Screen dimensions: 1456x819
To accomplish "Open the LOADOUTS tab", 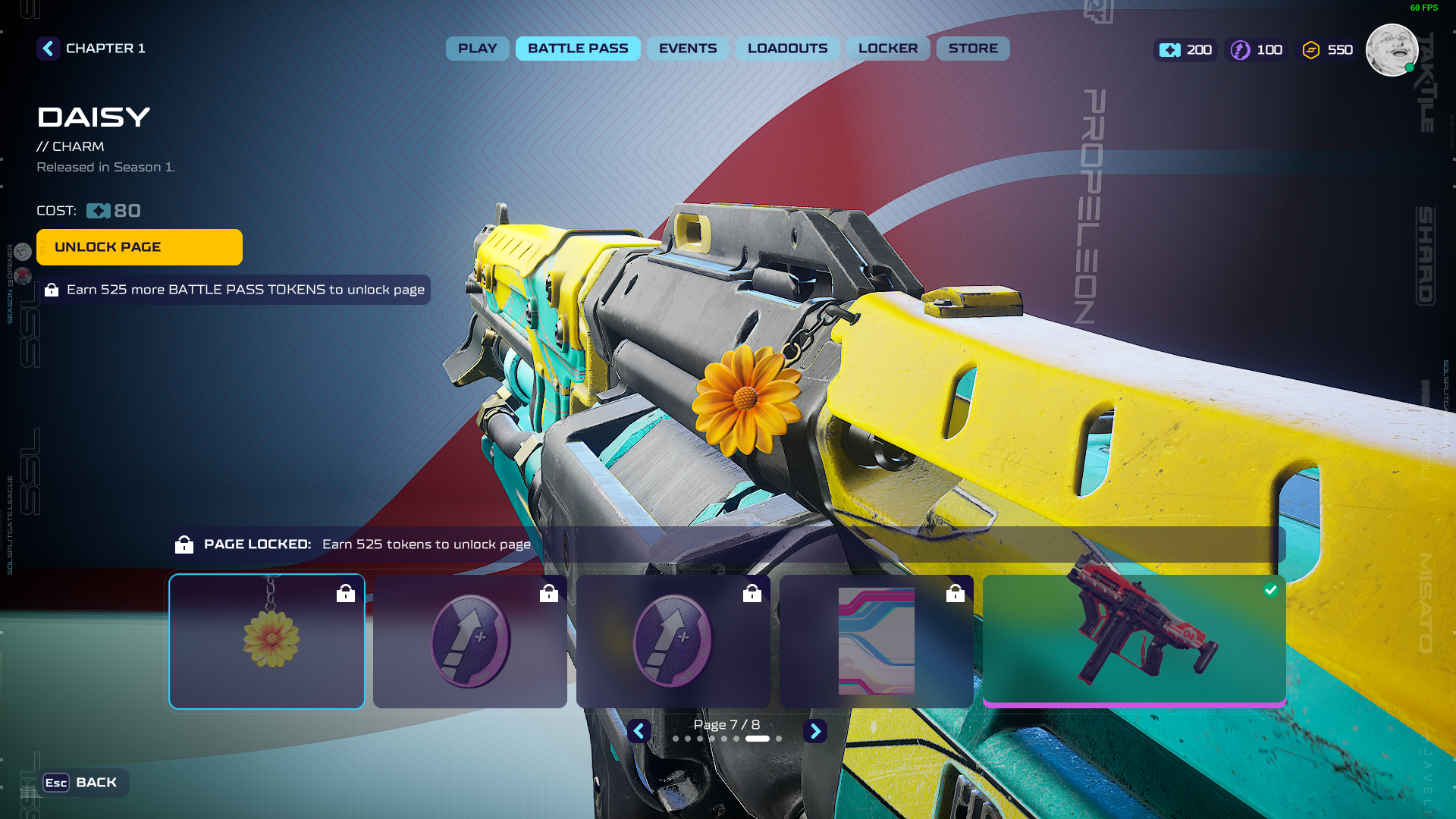I will [x=787, y=49].
